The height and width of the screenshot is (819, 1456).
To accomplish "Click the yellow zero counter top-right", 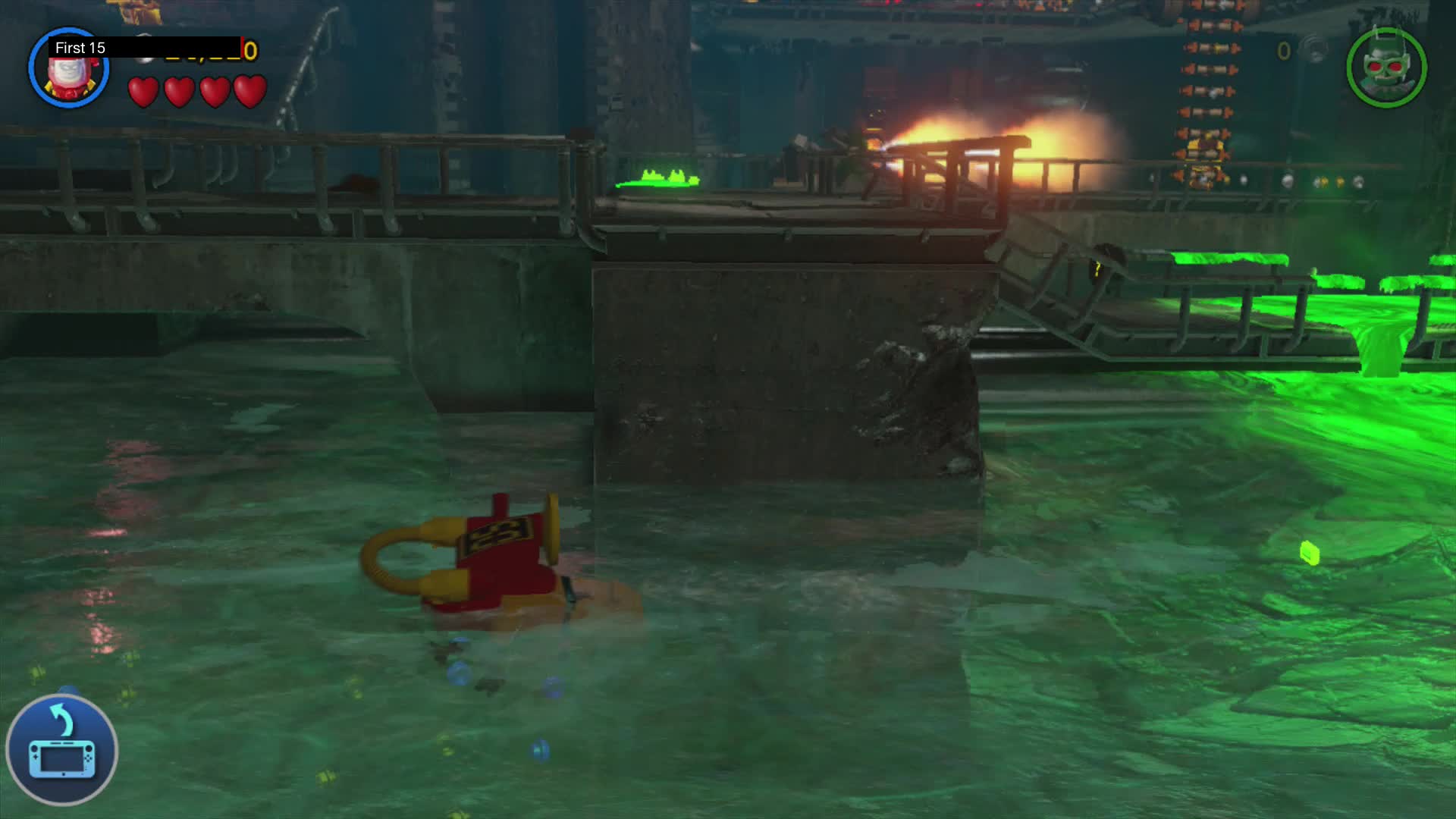I will coord(1284,52).
